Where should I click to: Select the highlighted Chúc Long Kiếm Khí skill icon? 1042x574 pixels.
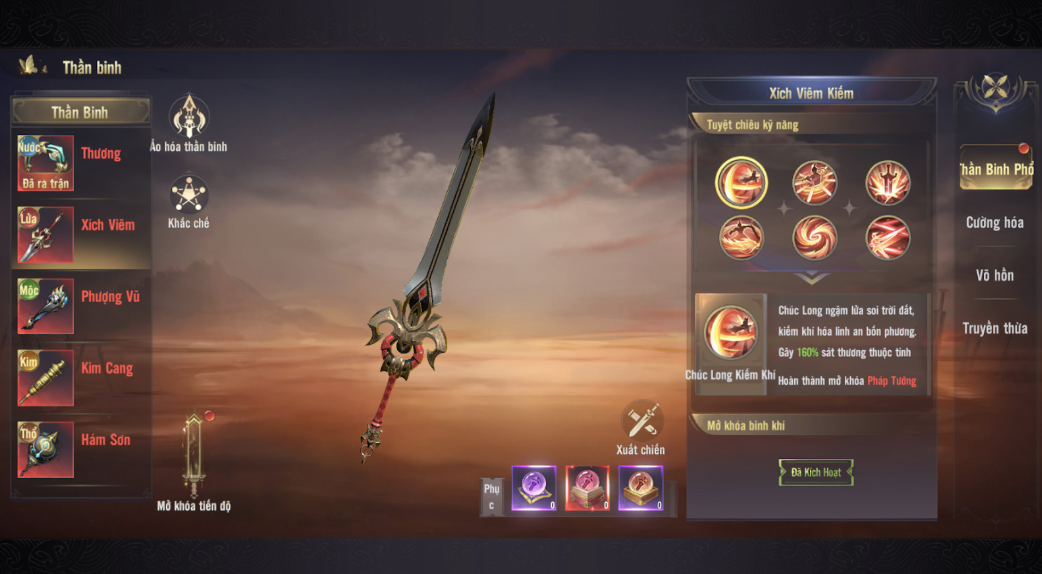click(741, 182)
